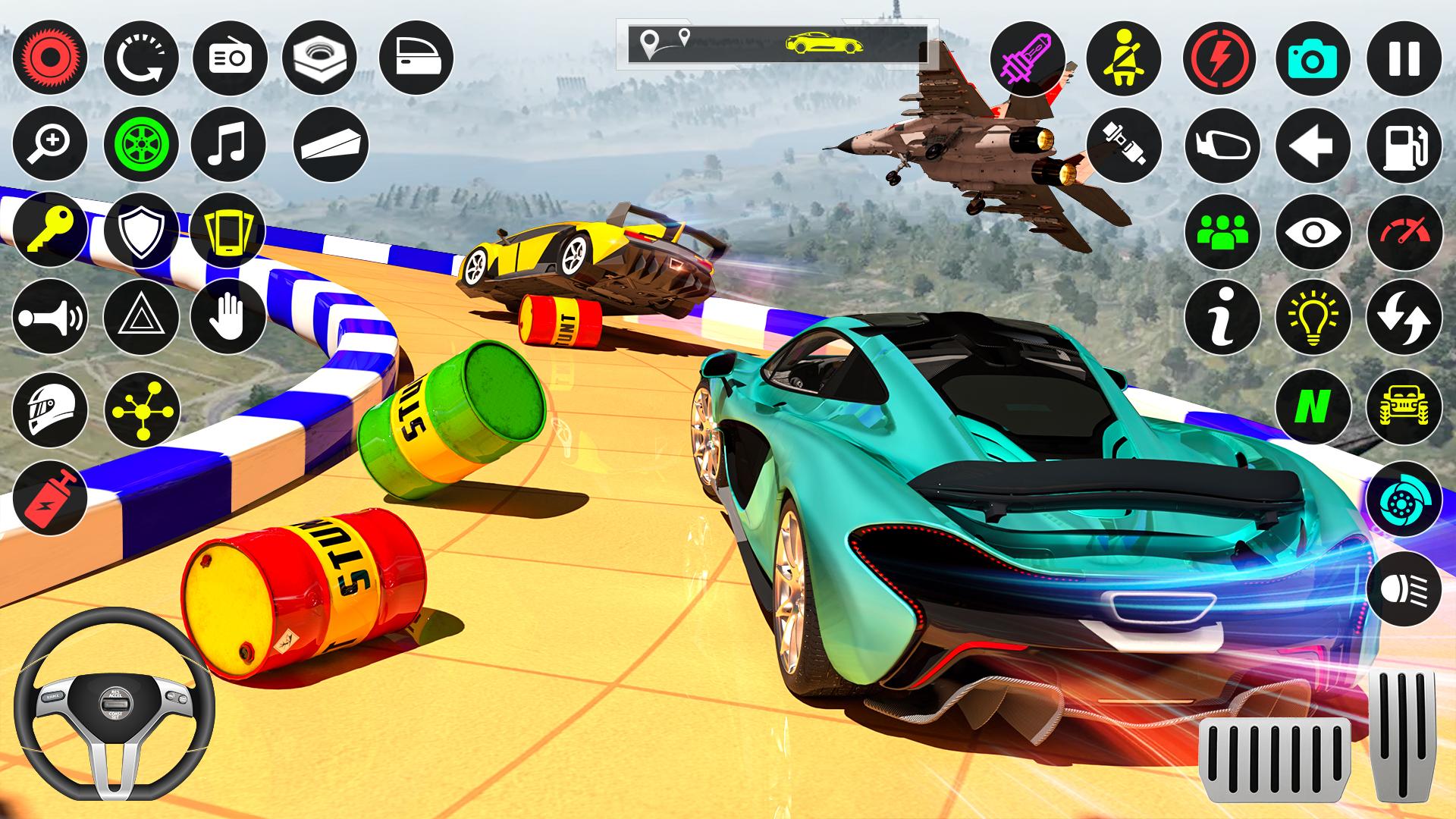
Task: Activate the red lightning bolt power
Action: (x=1219, y=58)
